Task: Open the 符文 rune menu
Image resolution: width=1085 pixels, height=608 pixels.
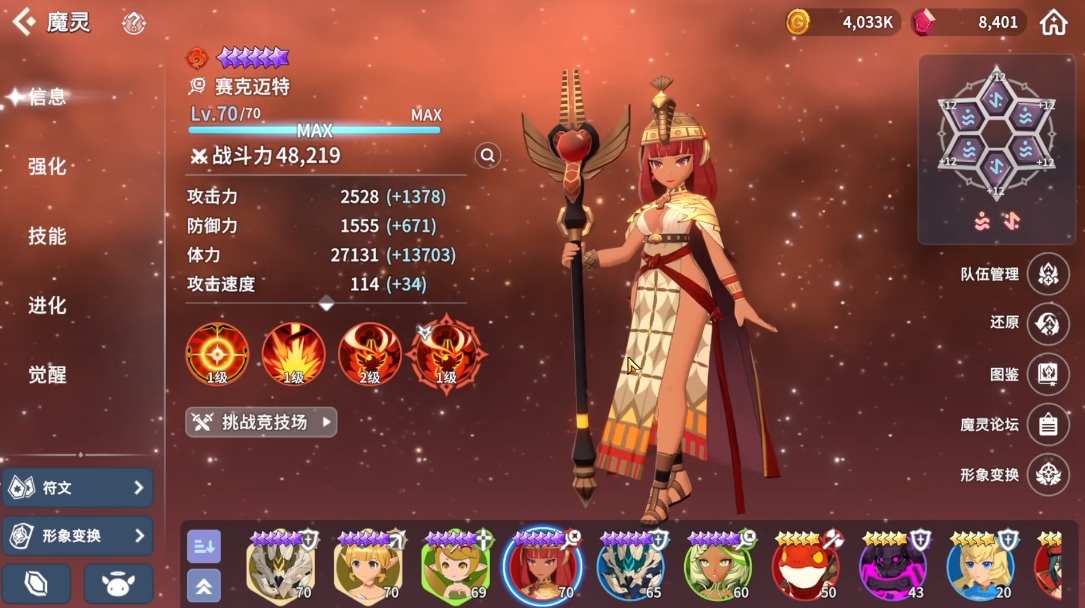Action: pos(77,488)
